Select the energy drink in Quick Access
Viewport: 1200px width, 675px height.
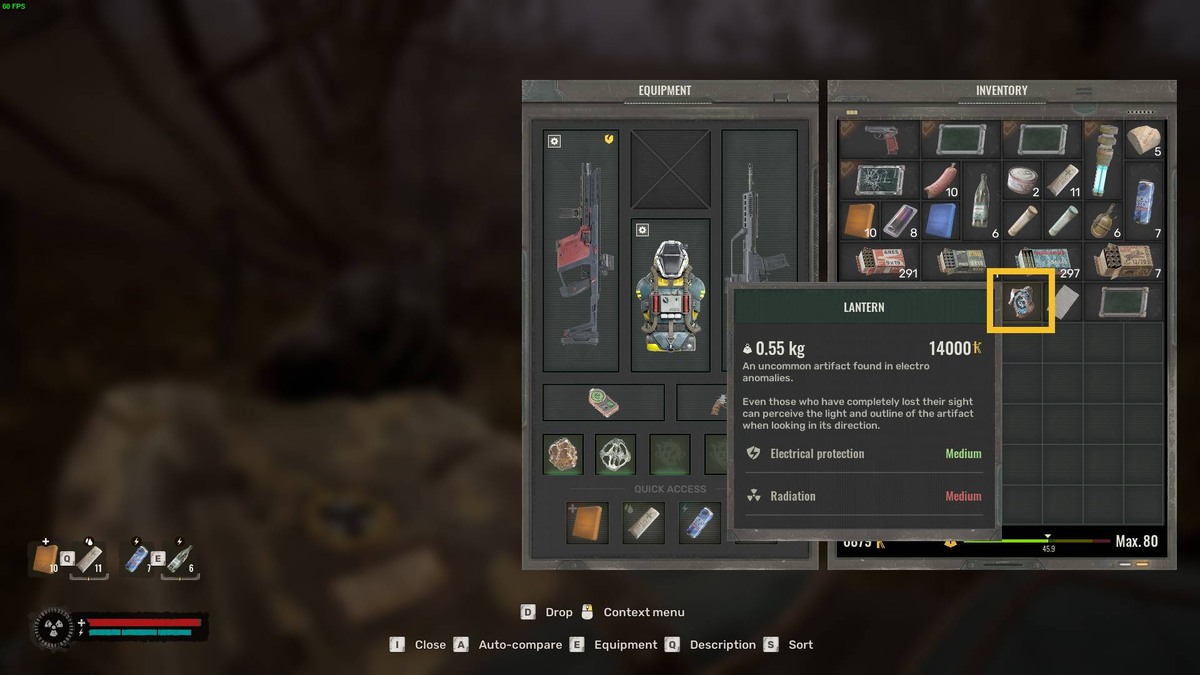[x=699, y=523]
